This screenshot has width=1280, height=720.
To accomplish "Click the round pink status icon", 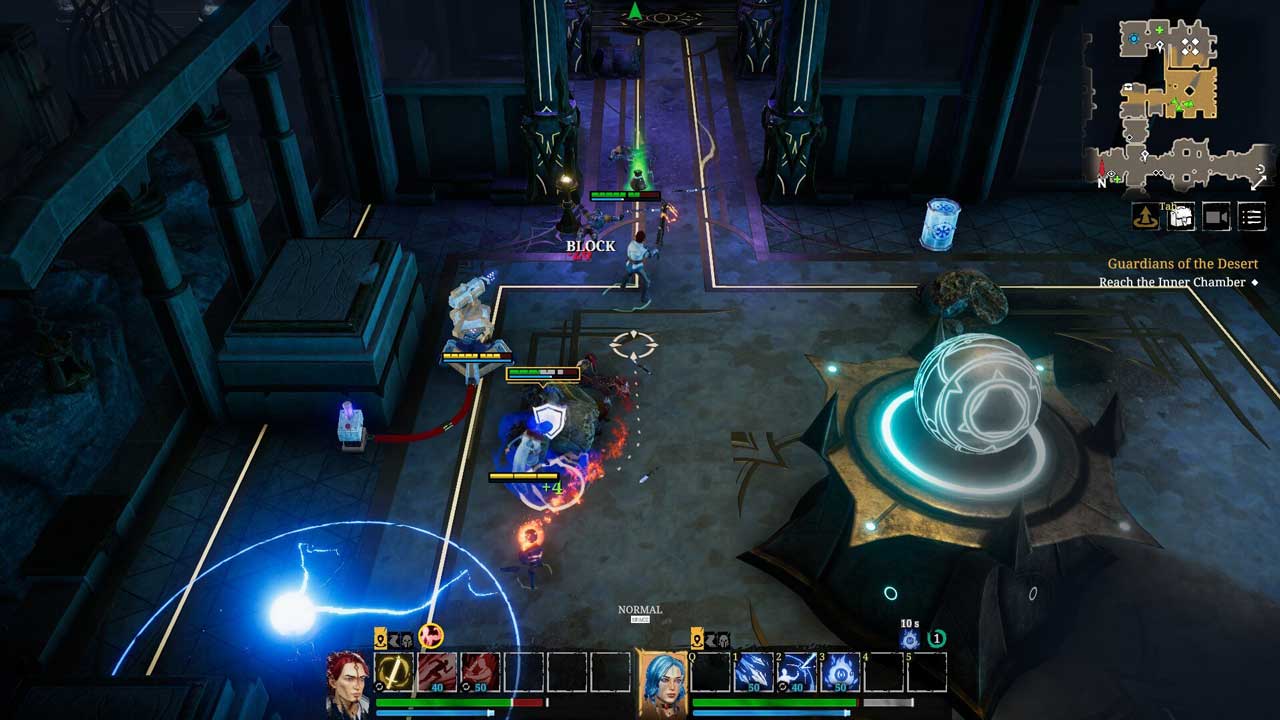I will [x=431, y=637].
